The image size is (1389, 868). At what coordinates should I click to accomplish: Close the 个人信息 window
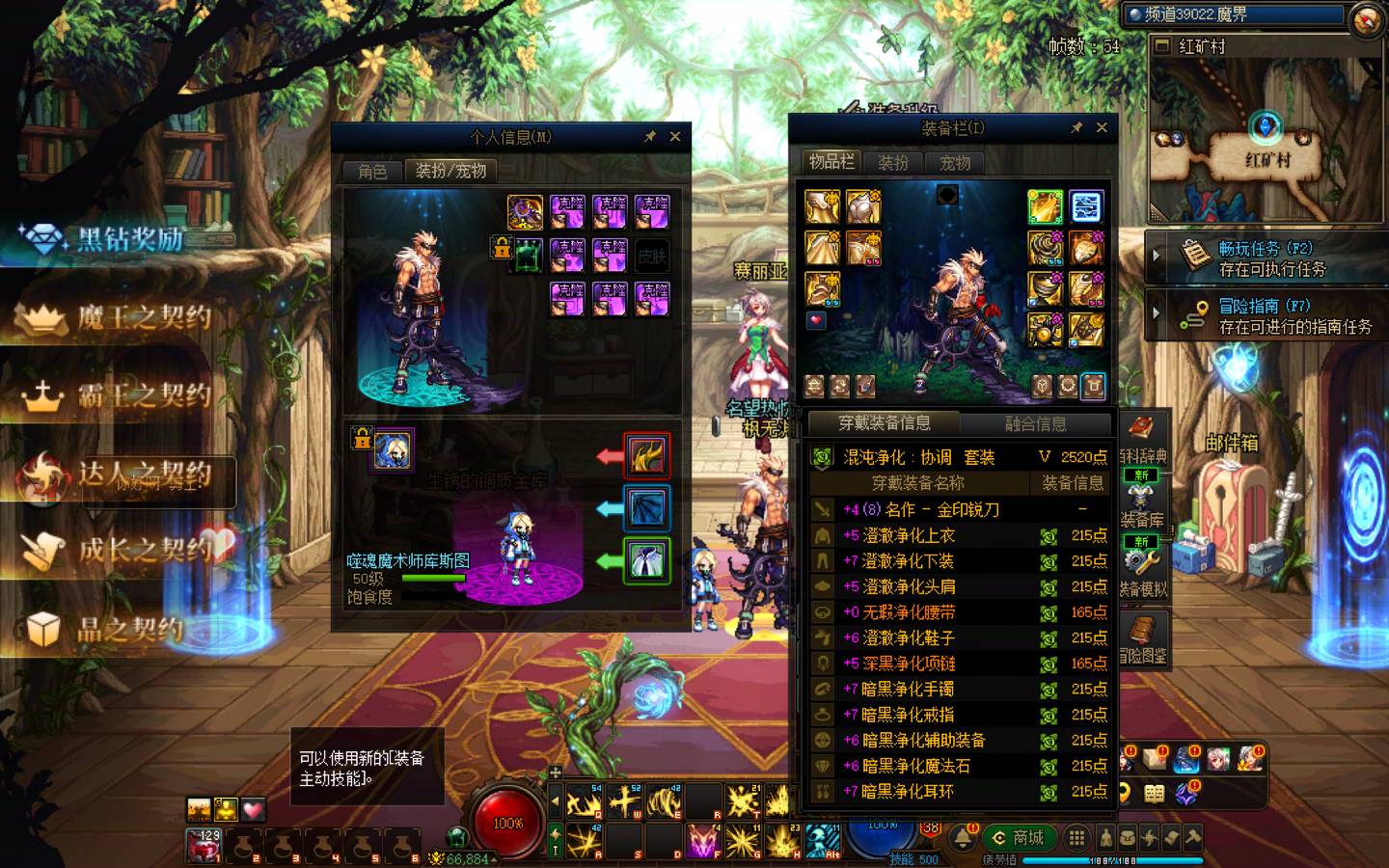pyautogui.click(x=675, y=137)
